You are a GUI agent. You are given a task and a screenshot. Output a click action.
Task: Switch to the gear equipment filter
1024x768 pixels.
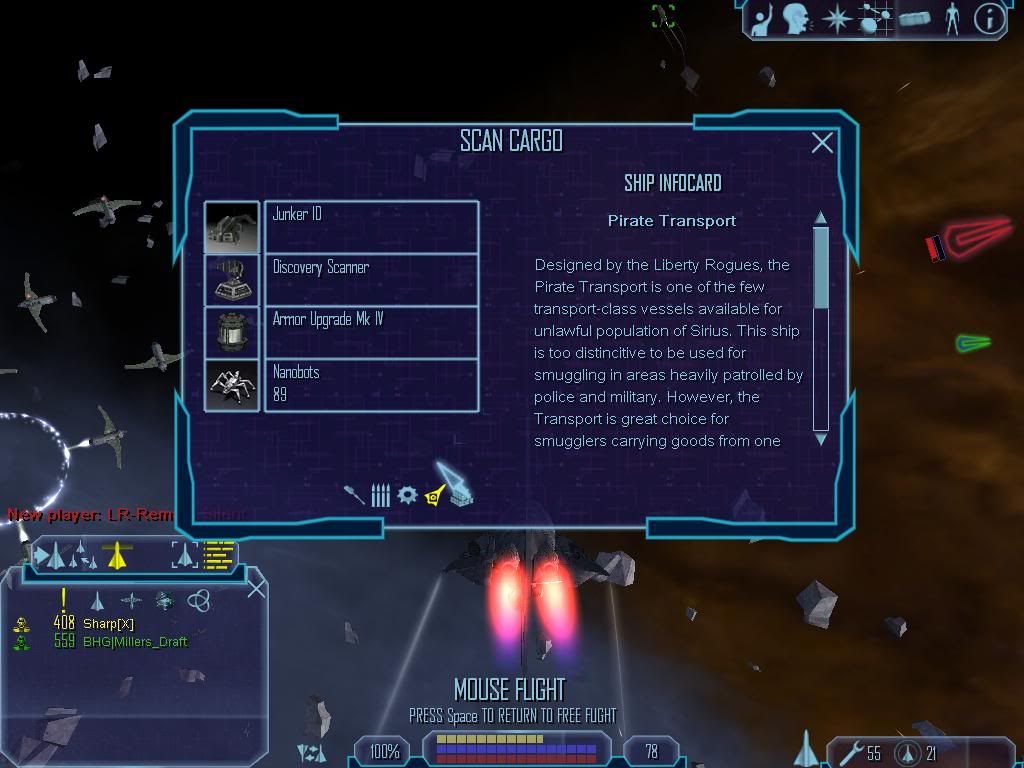(406, 495)
